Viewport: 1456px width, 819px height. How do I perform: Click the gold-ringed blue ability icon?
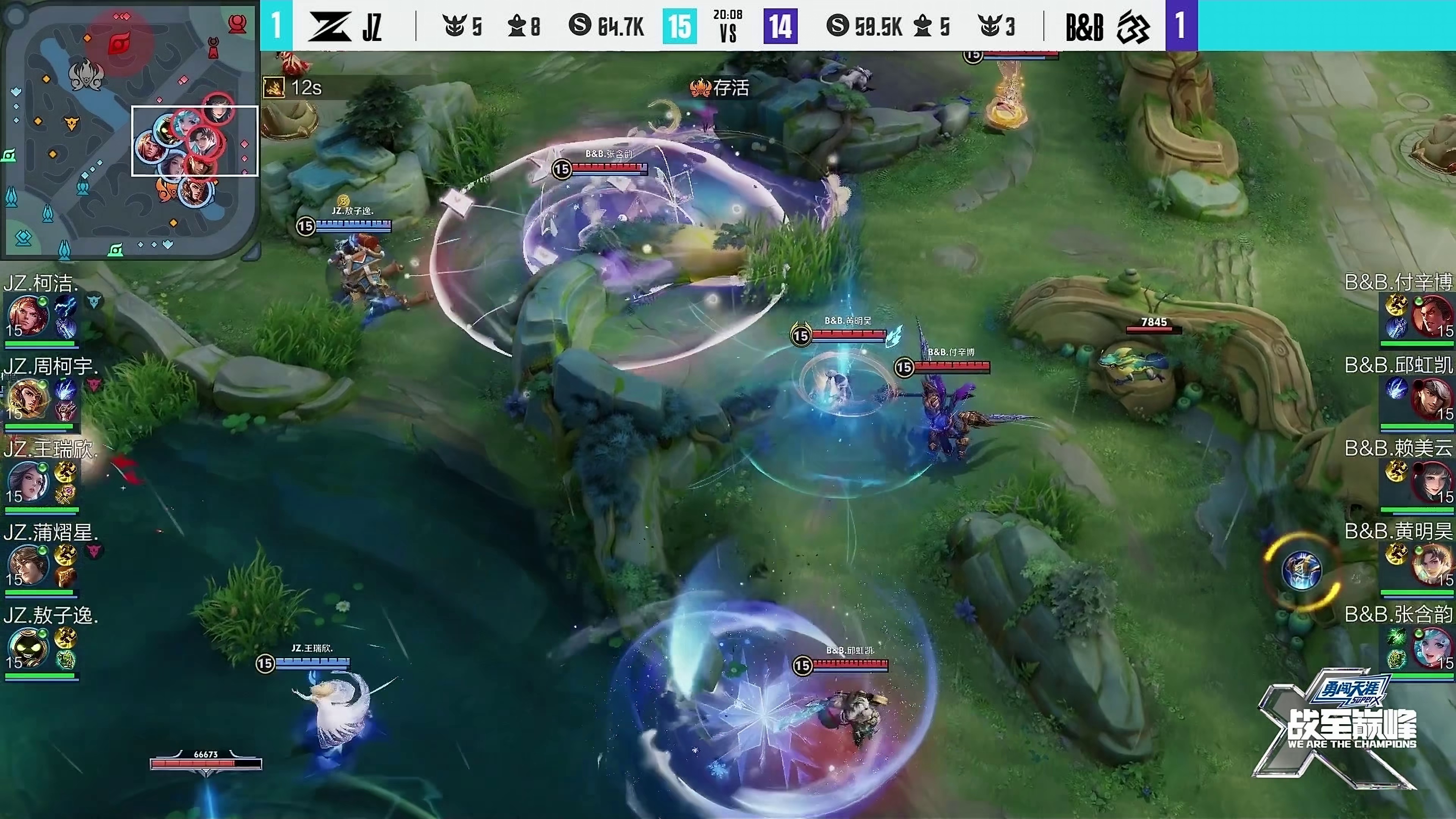(1301, 570)
